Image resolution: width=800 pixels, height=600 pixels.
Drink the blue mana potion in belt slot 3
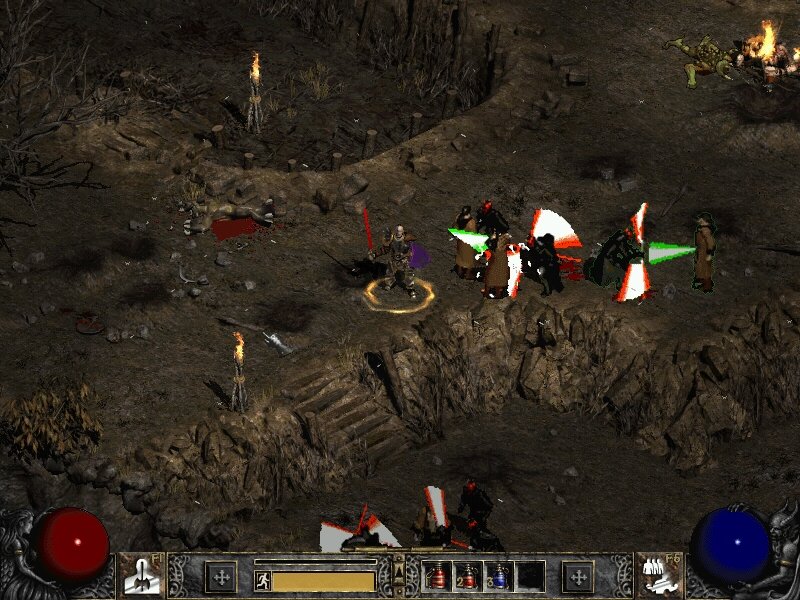(x=498, y=576)
